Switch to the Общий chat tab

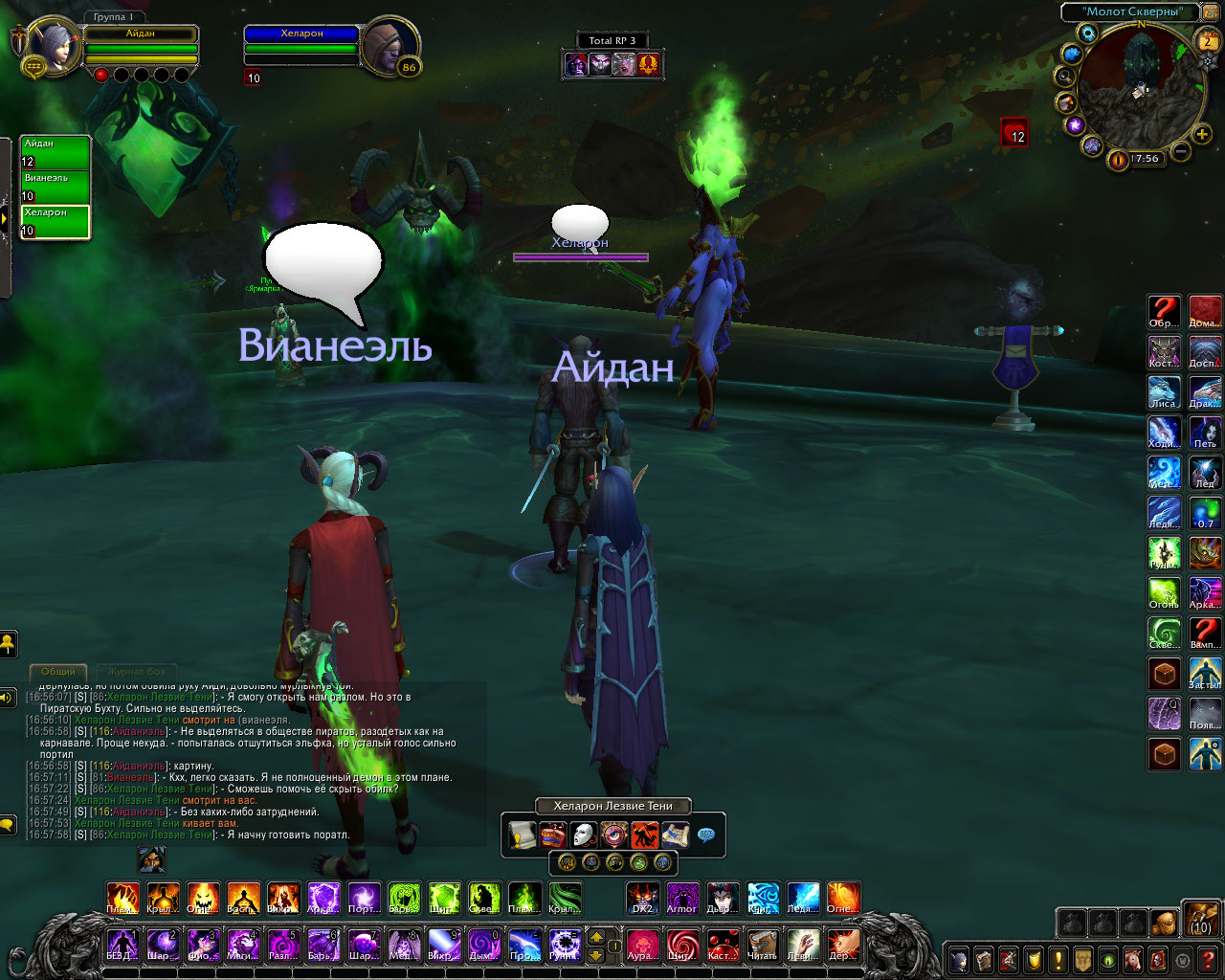pyautogui.click(x=57, y=672)
